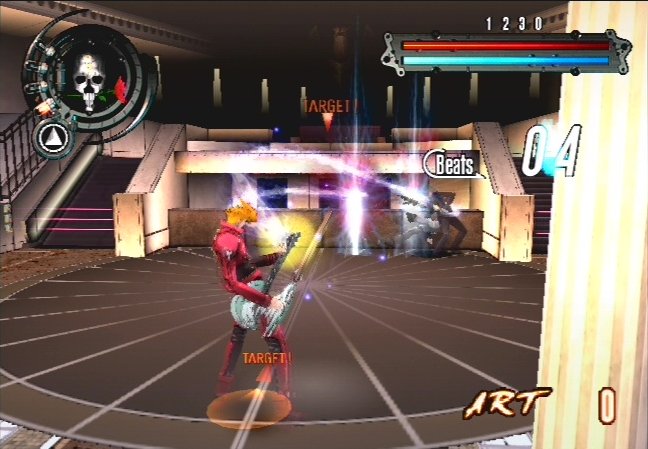Select the orange TARGET marker beside the guitar player

(x=265, y=356)
